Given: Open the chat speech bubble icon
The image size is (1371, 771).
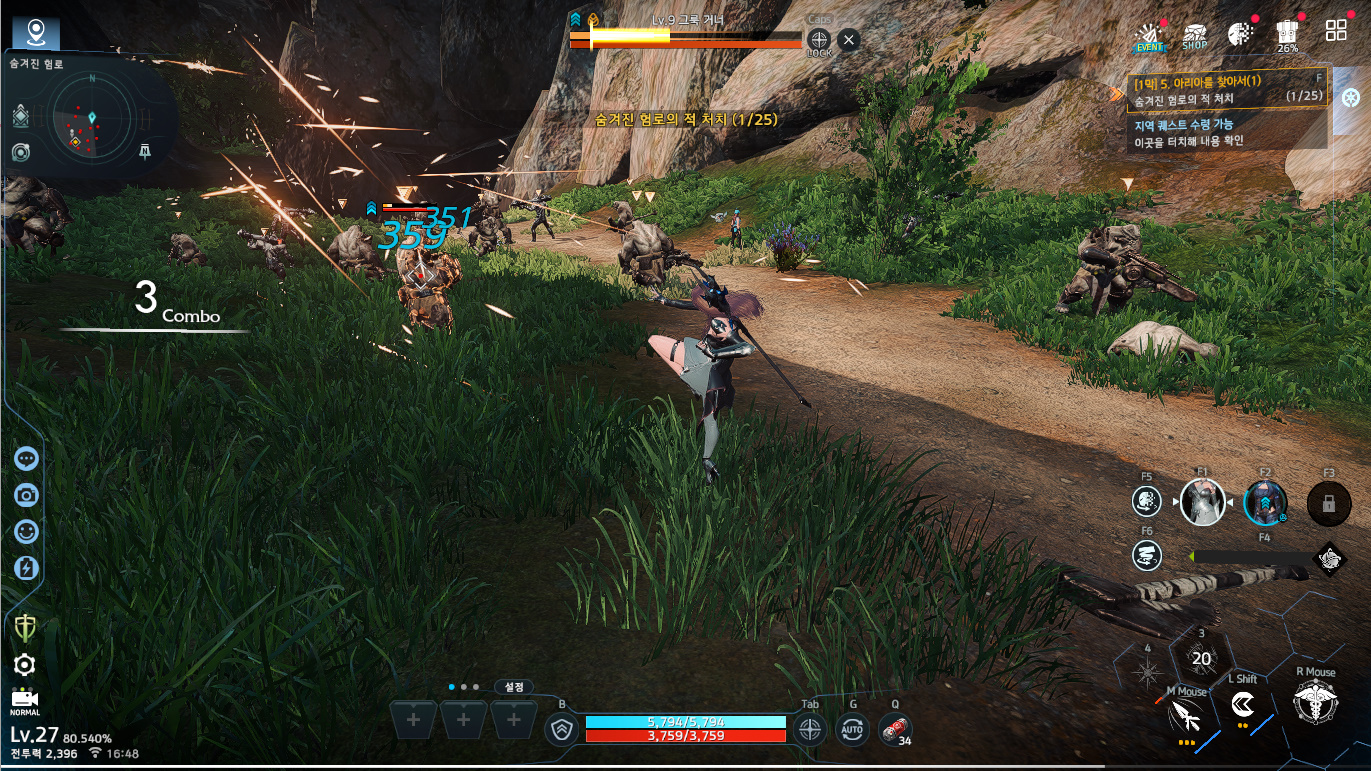Looking at the screenshot, I should point(26,458).
